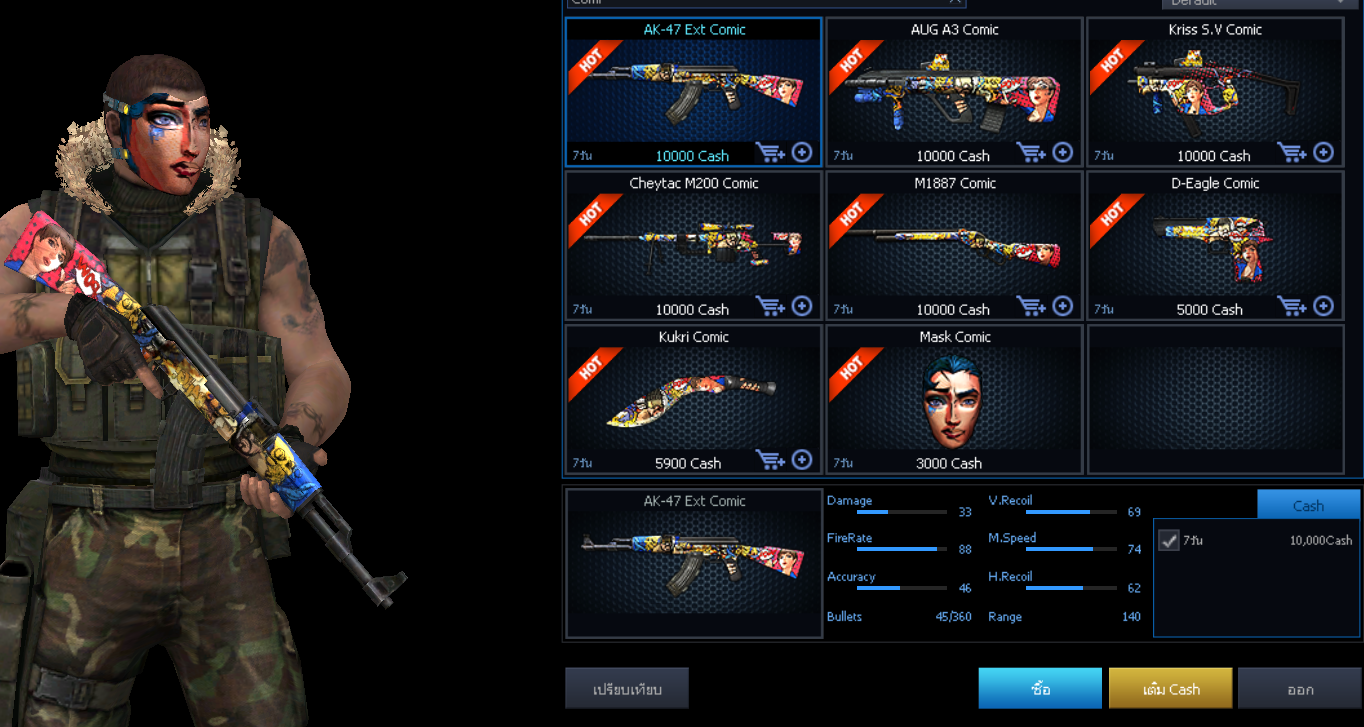
Task: Click the plus icon on Kriss S.V Comic
Action: click(1323, 152)
